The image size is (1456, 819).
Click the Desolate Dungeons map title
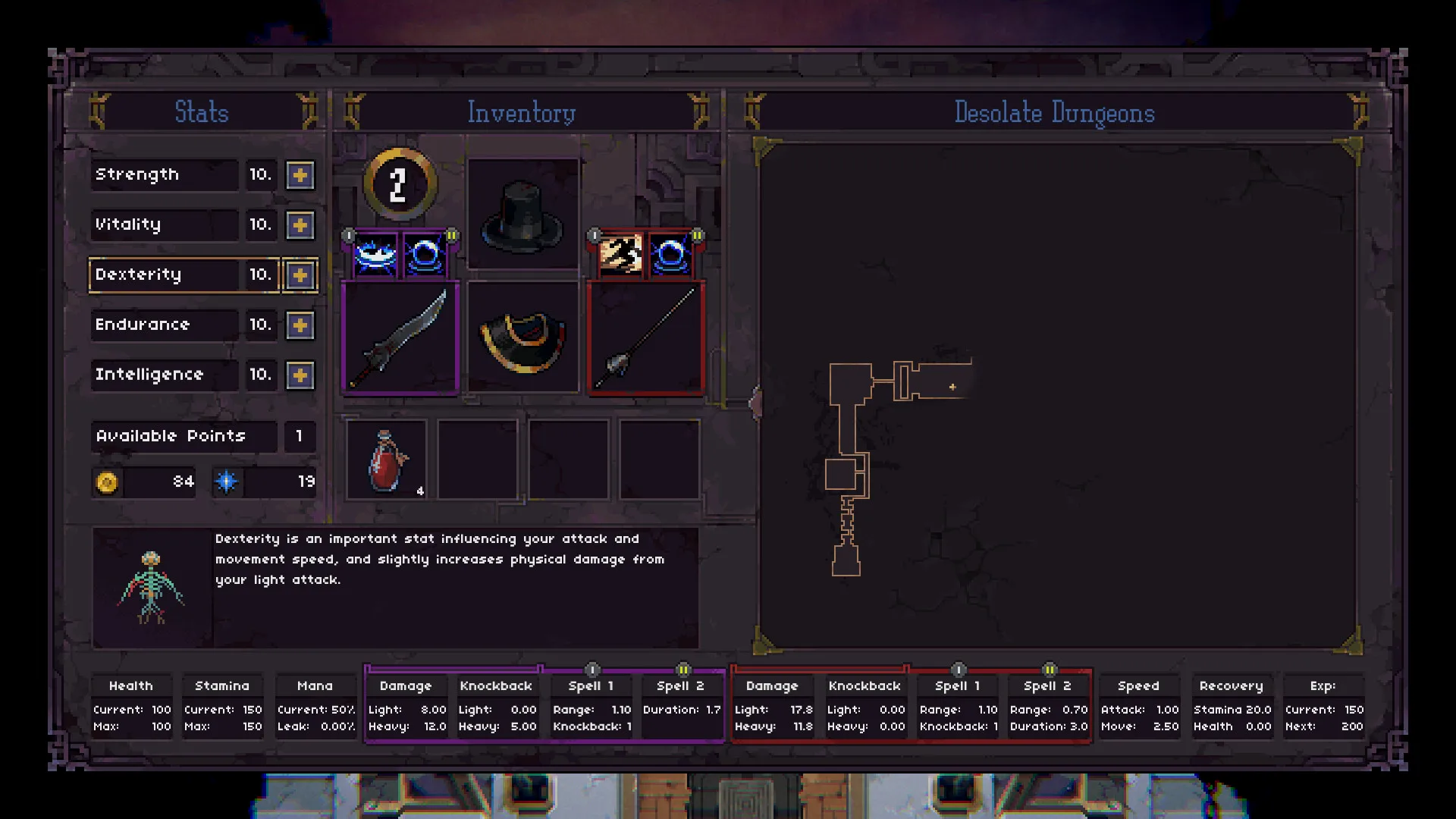click(1055, 112)
